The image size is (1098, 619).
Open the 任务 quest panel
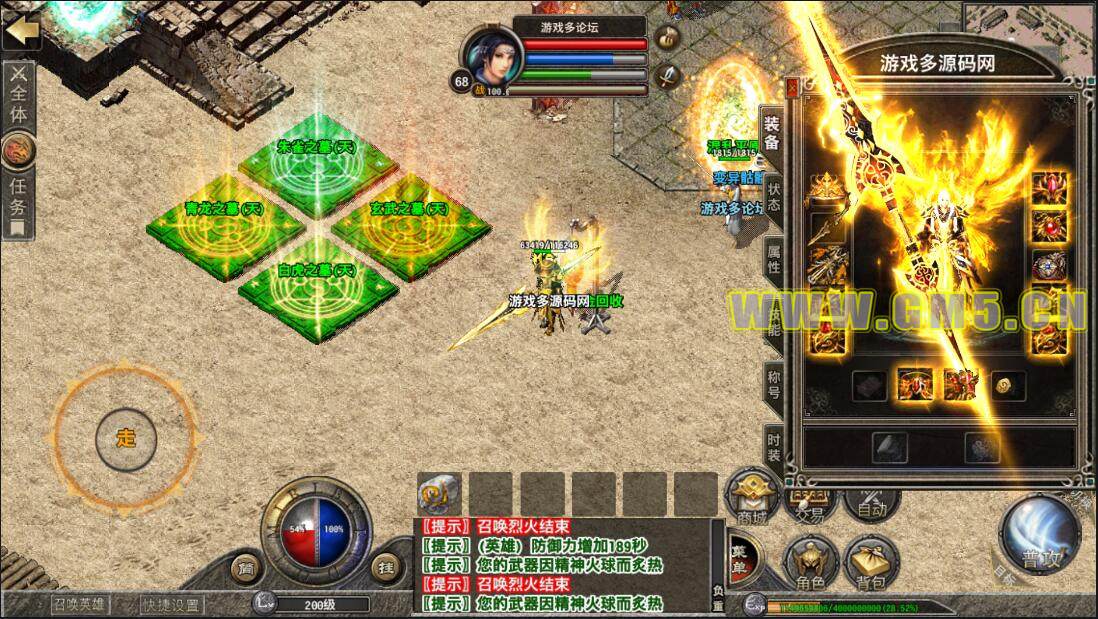pyautogui.click(x=19, y=199)
